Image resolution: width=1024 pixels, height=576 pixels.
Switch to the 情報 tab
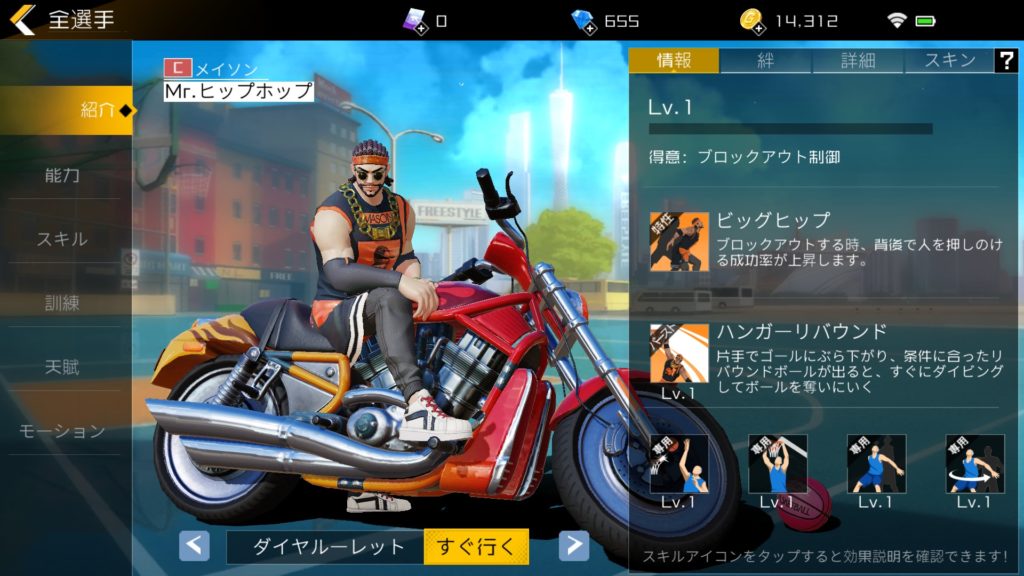click(673, 60)
